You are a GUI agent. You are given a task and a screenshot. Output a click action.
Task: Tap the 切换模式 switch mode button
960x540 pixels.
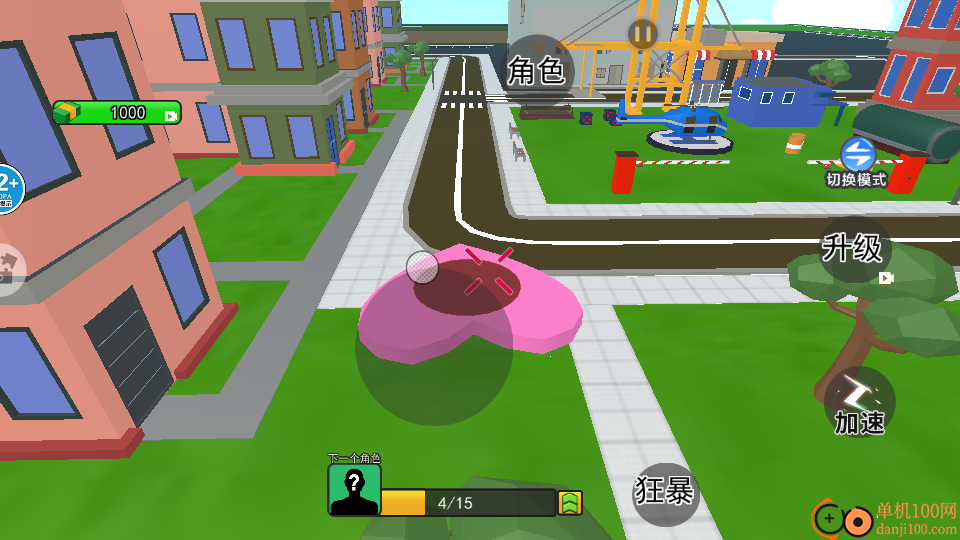pos(857,162)
